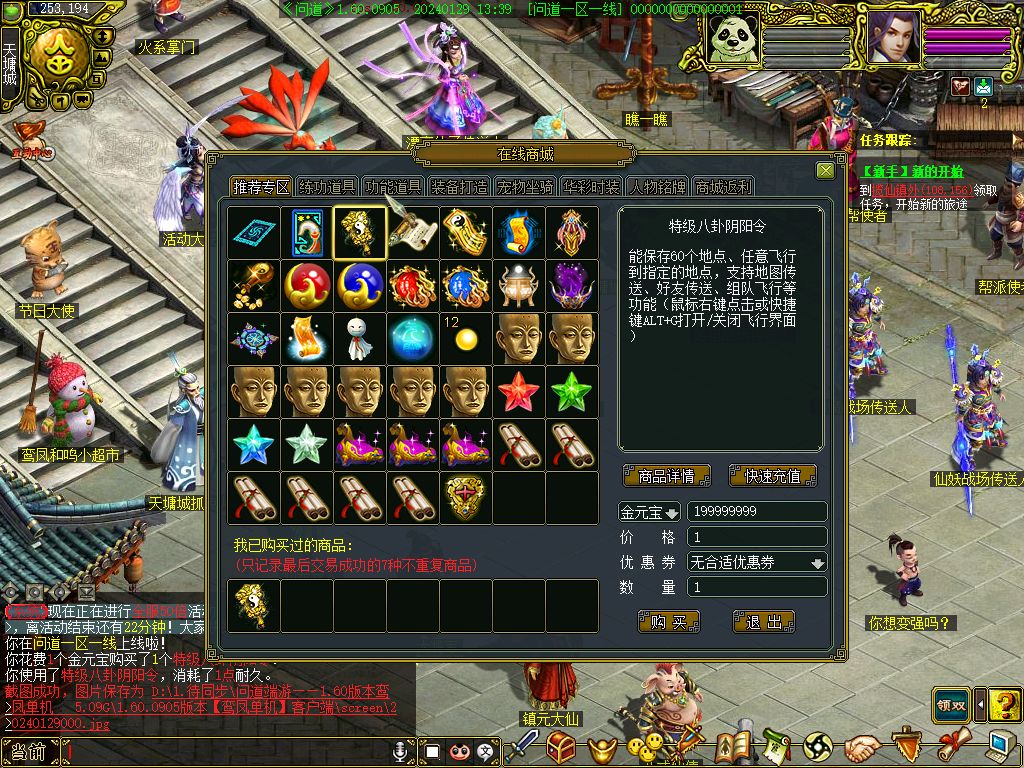Viewport: 1024px width, 768px height.
Task: Choose the green star gem item
Action: point(572,392)
